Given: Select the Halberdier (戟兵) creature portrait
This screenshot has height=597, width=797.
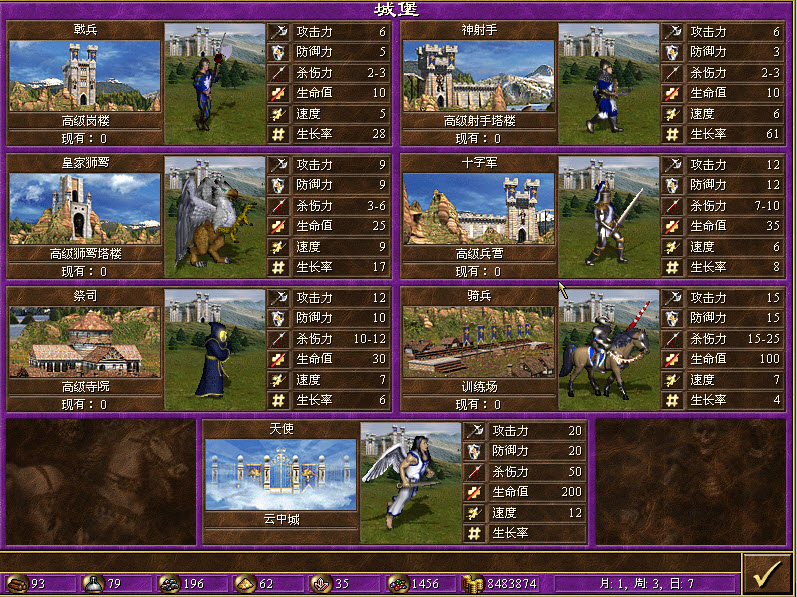Looking at the screenshot, I should 213,82.
